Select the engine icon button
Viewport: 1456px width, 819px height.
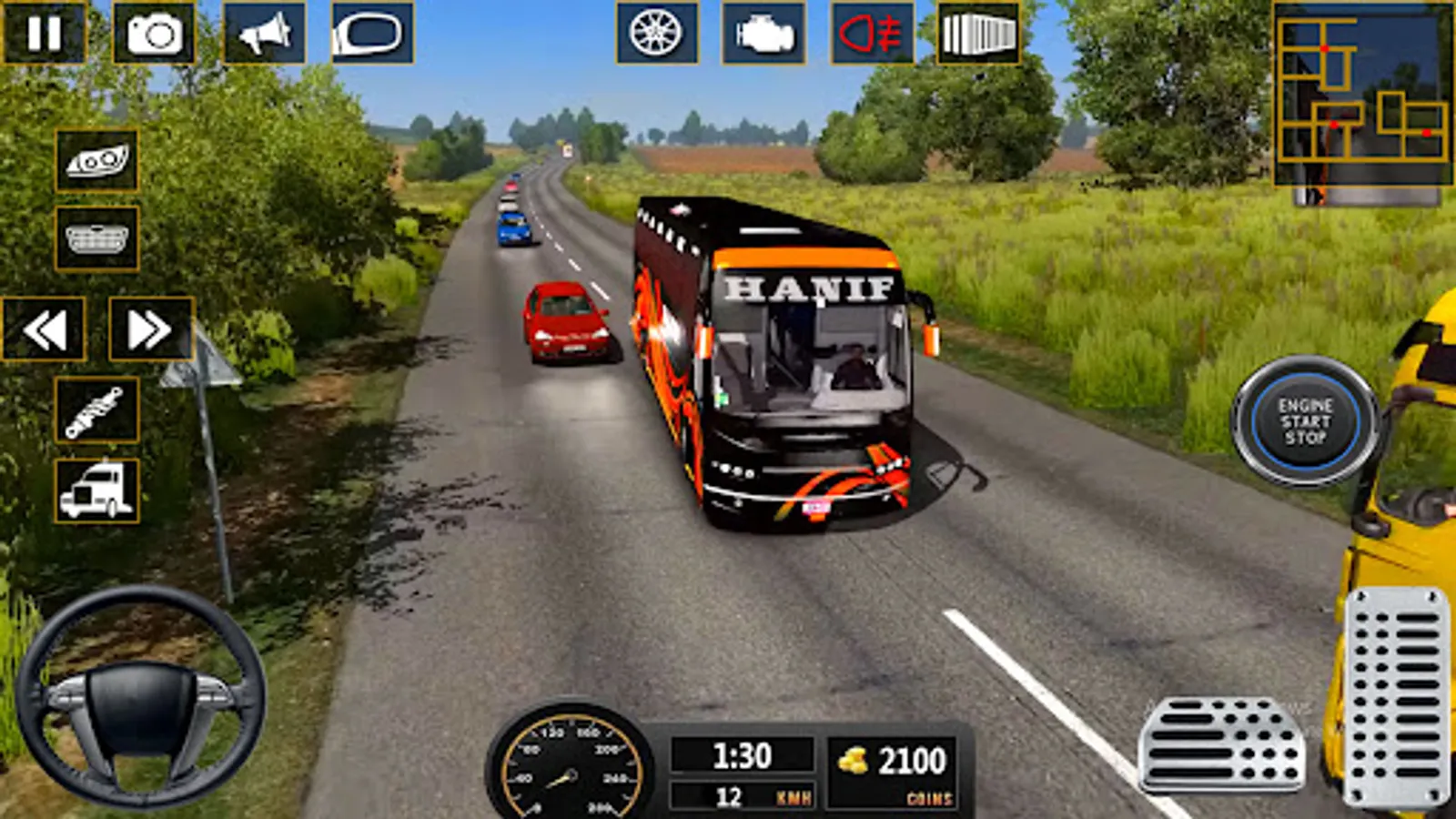pyautogui.click(x=763, y=34)
